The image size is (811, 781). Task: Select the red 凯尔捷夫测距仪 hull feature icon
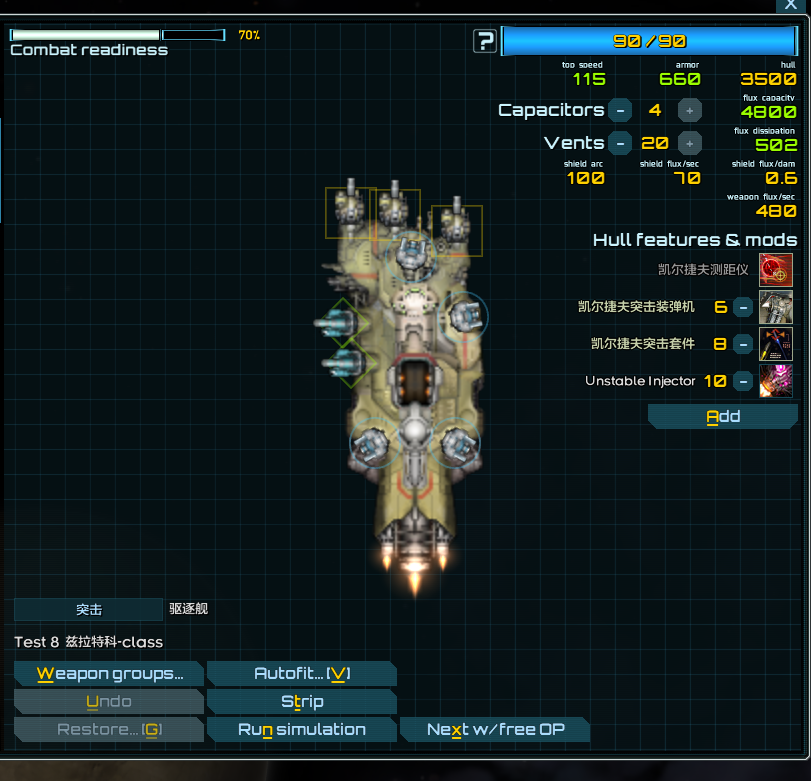(x=776, y=270)
